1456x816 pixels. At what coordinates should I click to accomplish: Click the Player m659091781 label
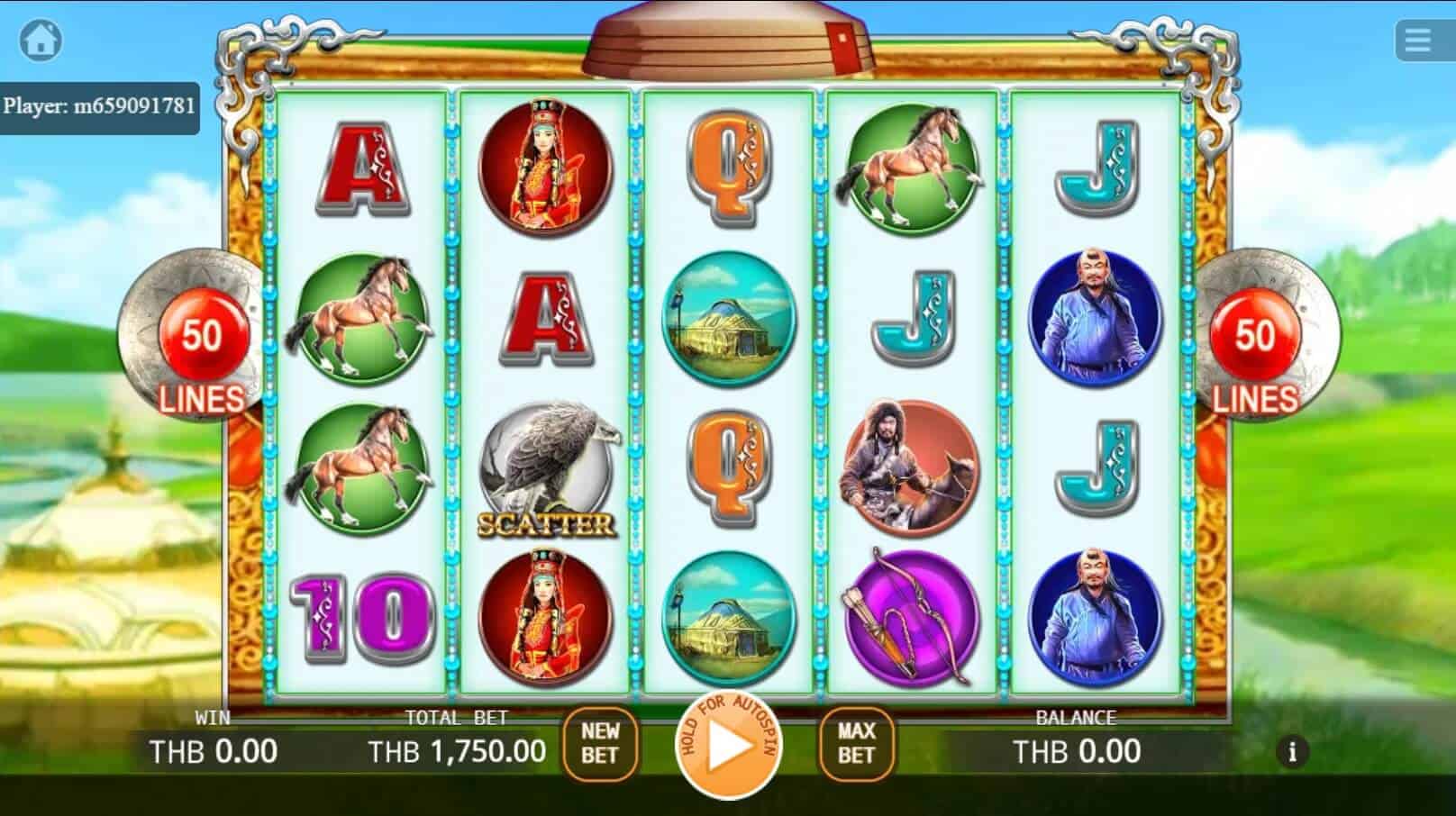pos(99,105)
